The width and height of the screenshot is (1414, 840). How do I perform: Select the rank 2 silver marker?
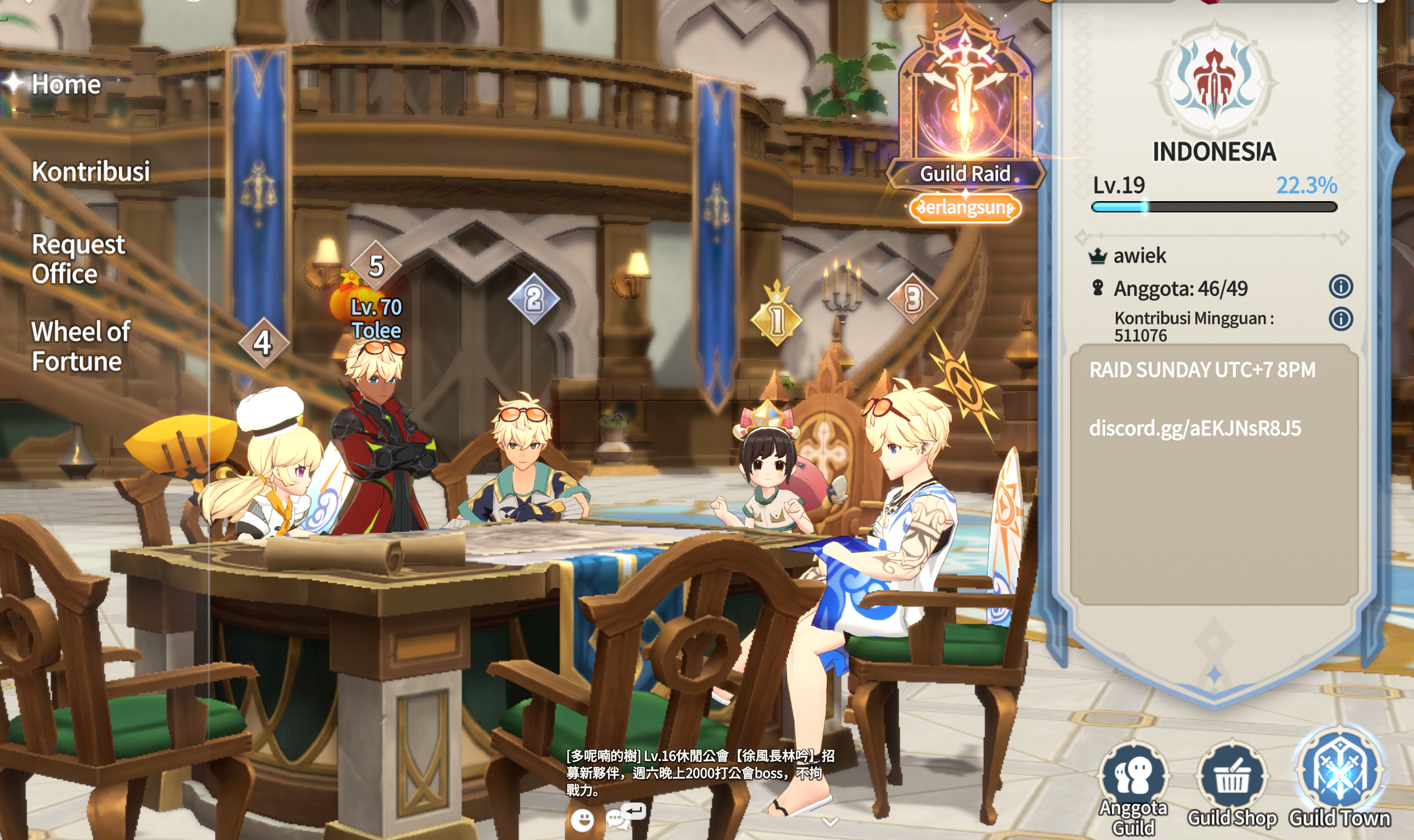(533, 299)
